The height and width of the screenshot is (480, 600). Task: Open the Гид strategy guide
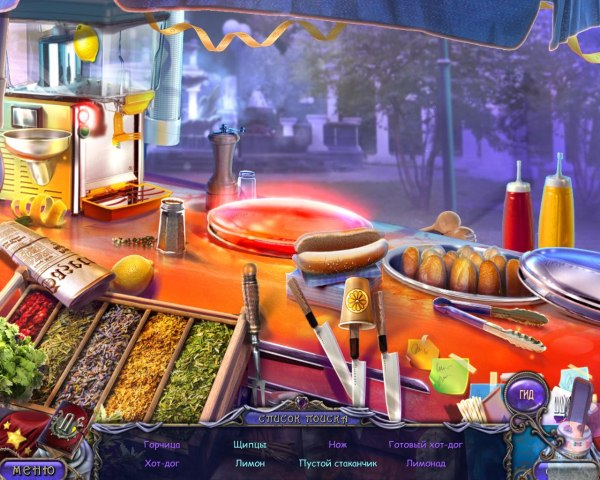[526, 395]
